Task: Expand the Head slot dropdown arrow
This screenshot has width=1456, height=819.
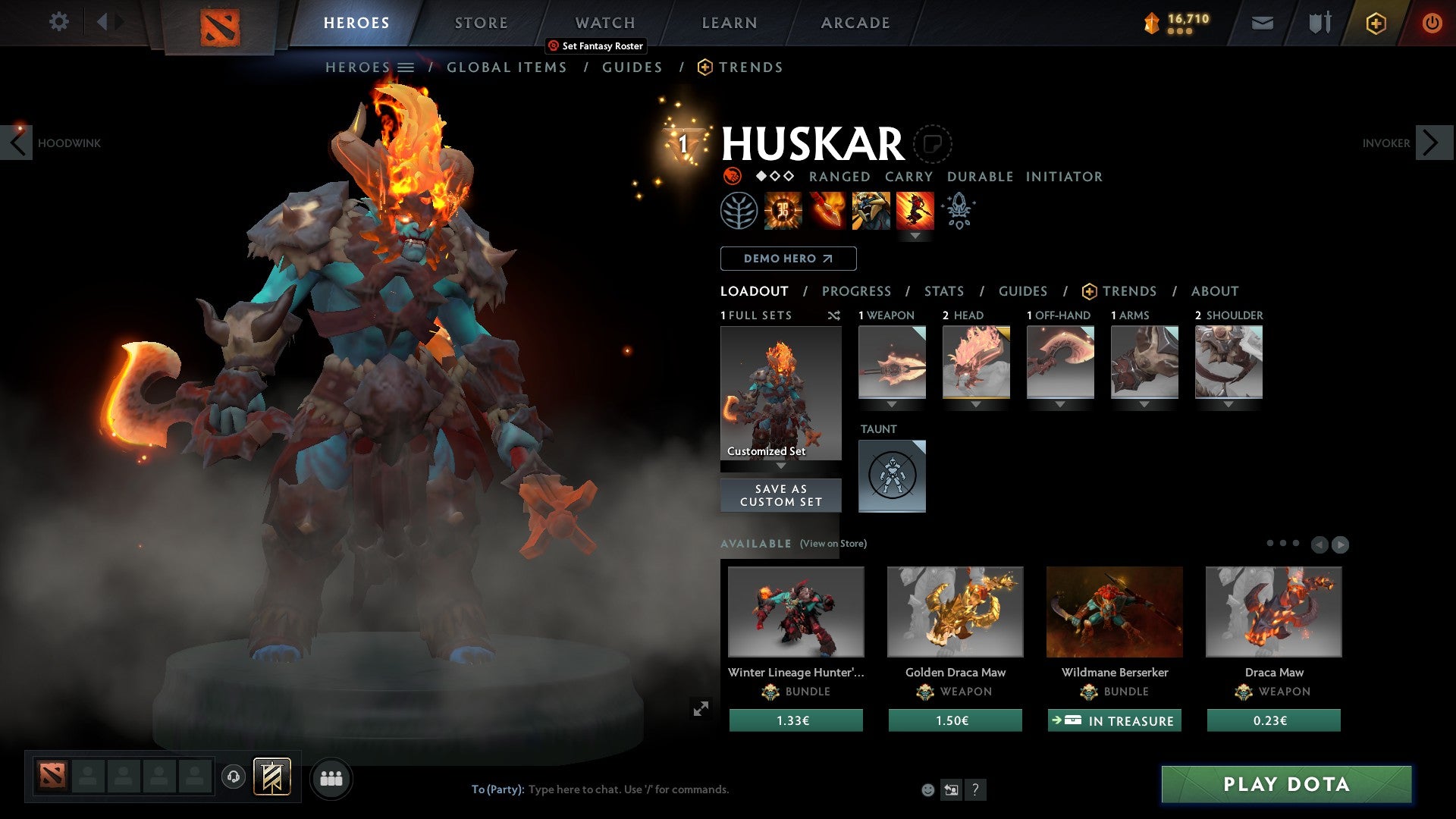Action: pyautogui.click(x=976, y=404)
